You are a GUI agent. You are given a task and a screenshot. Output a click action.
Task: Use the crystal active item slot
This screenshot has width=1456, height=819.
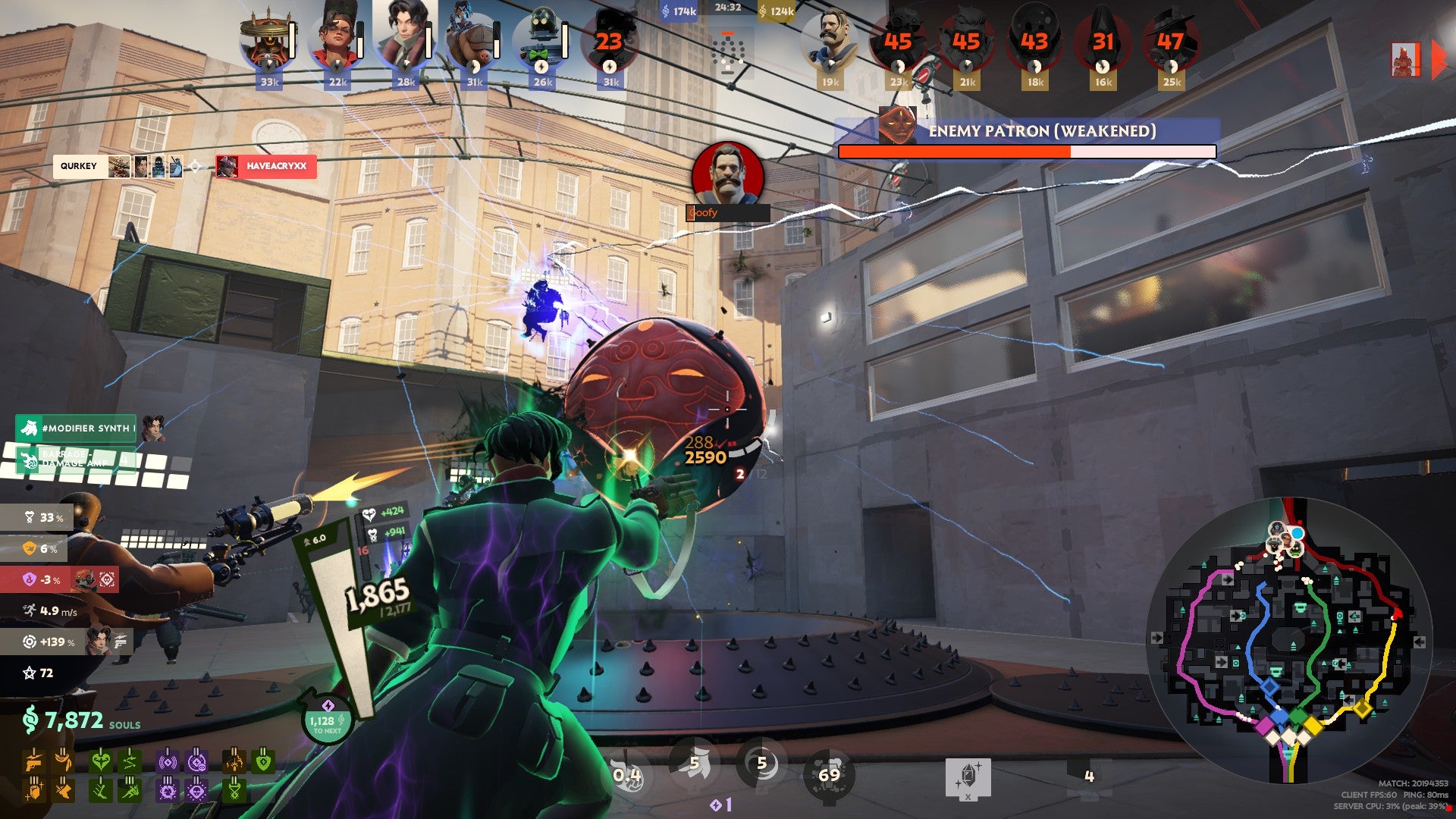[968, 777]
